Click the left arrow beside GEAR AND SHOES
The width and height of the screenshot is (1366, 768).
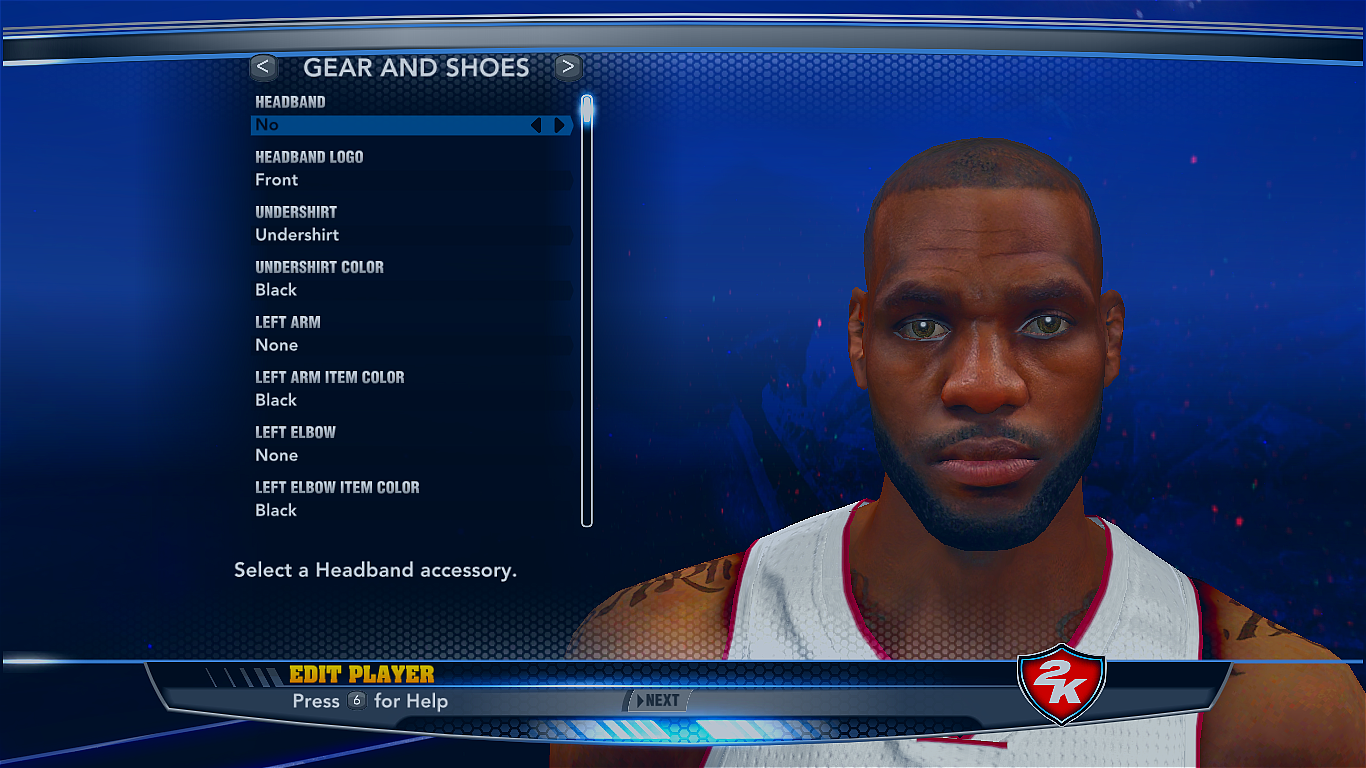263,67
